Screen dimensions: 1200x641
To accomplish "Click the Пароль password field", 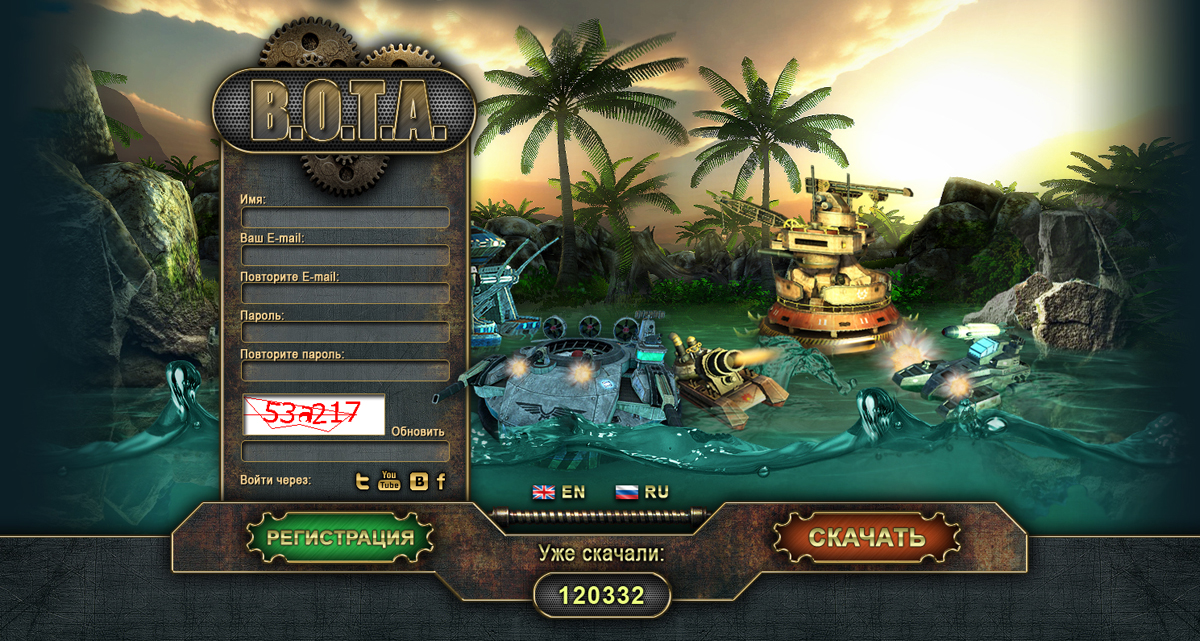I will (x=345, y=332).
